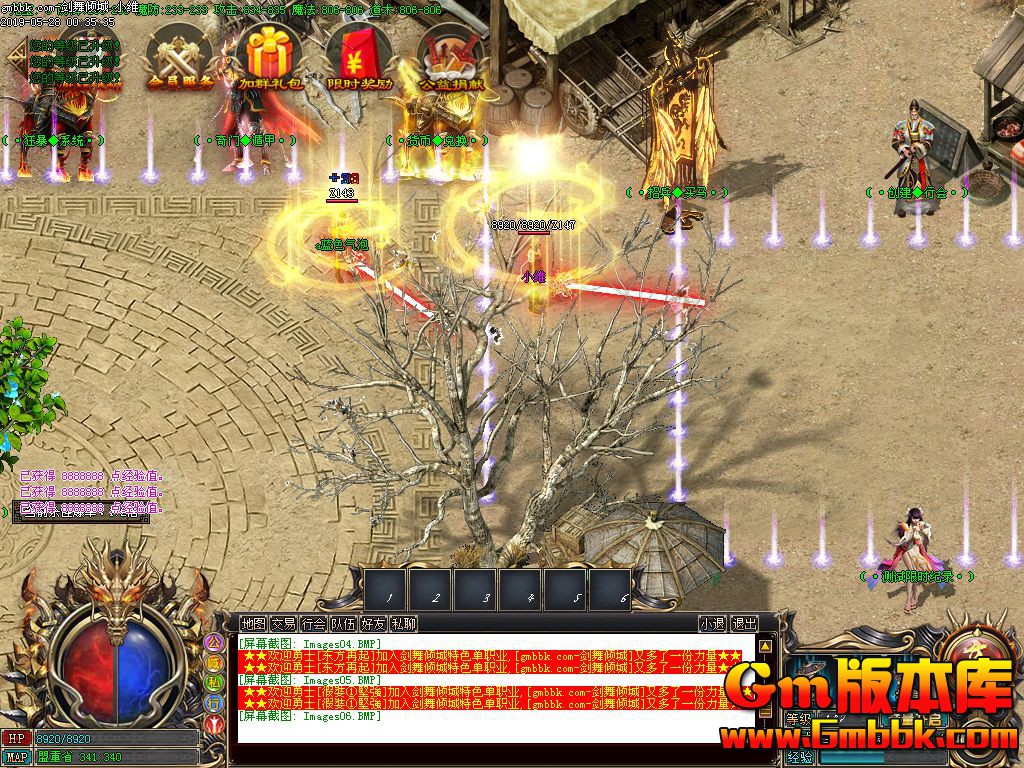Switch to 私聊 private chat

pyautogui.click(x=403, y=623)
